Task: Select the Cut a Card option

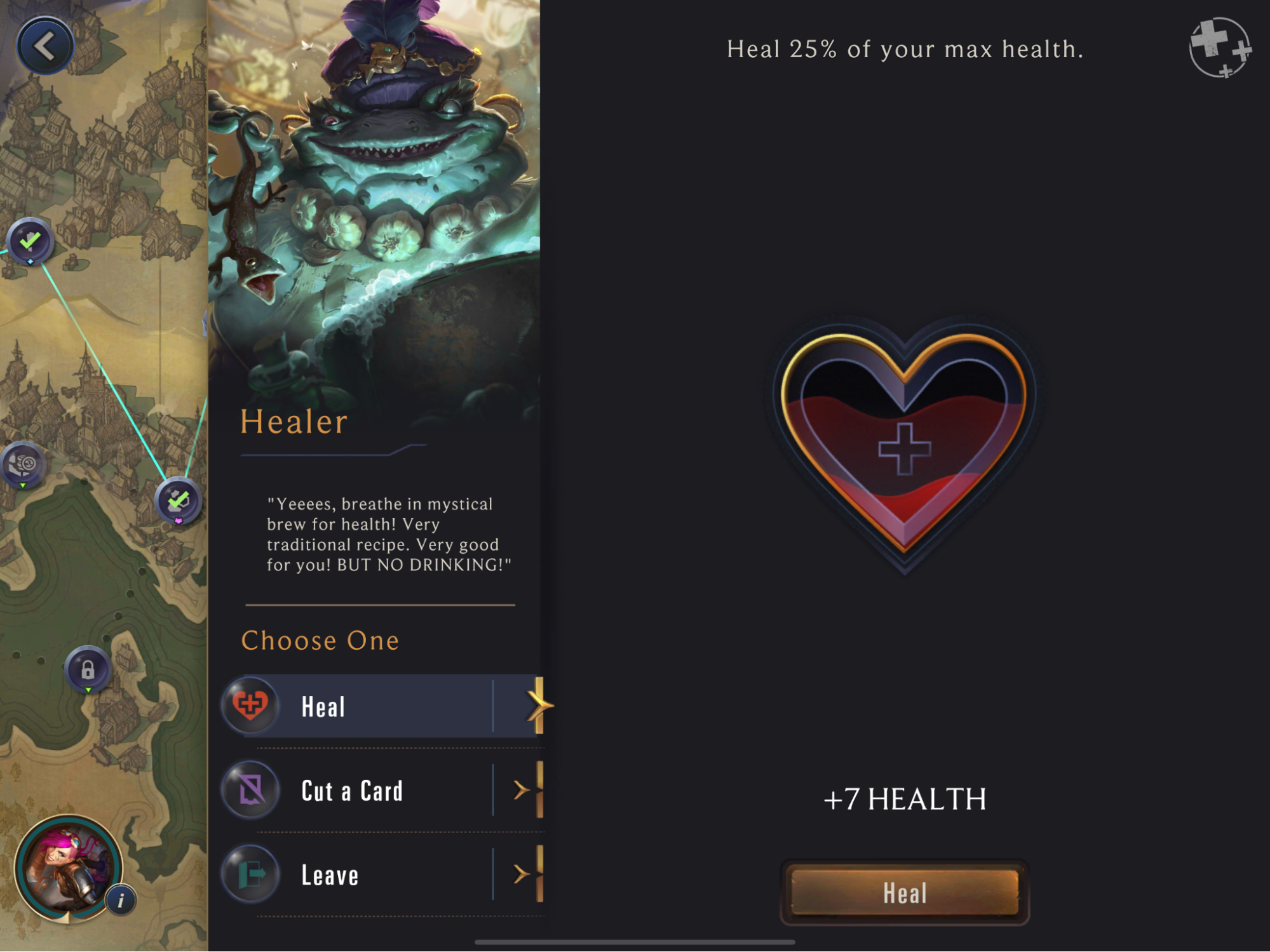Action: (x=381, y=791)
